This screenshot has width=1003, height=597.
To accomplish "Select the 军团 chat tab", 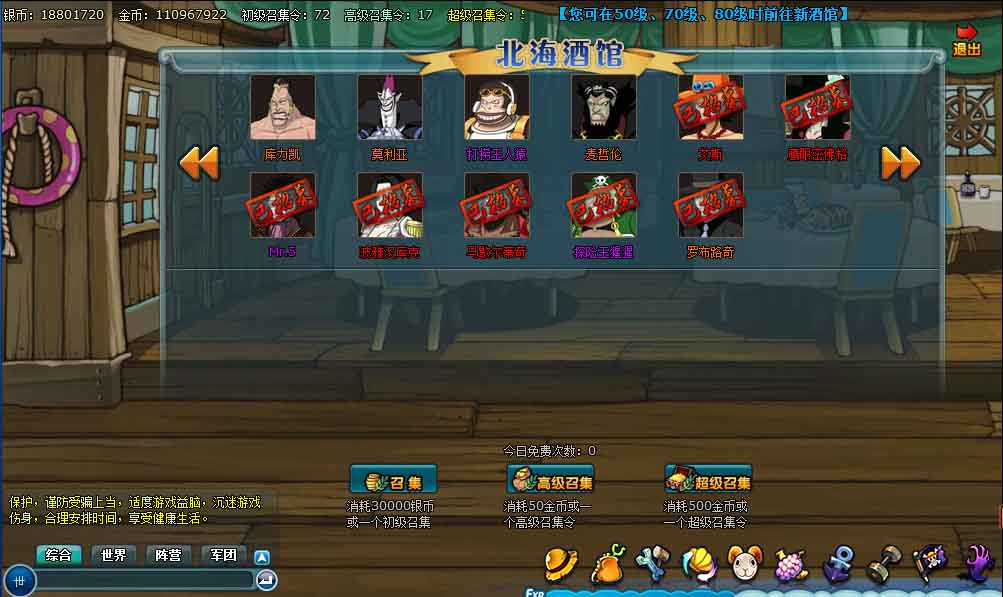I will coord(223,555).
